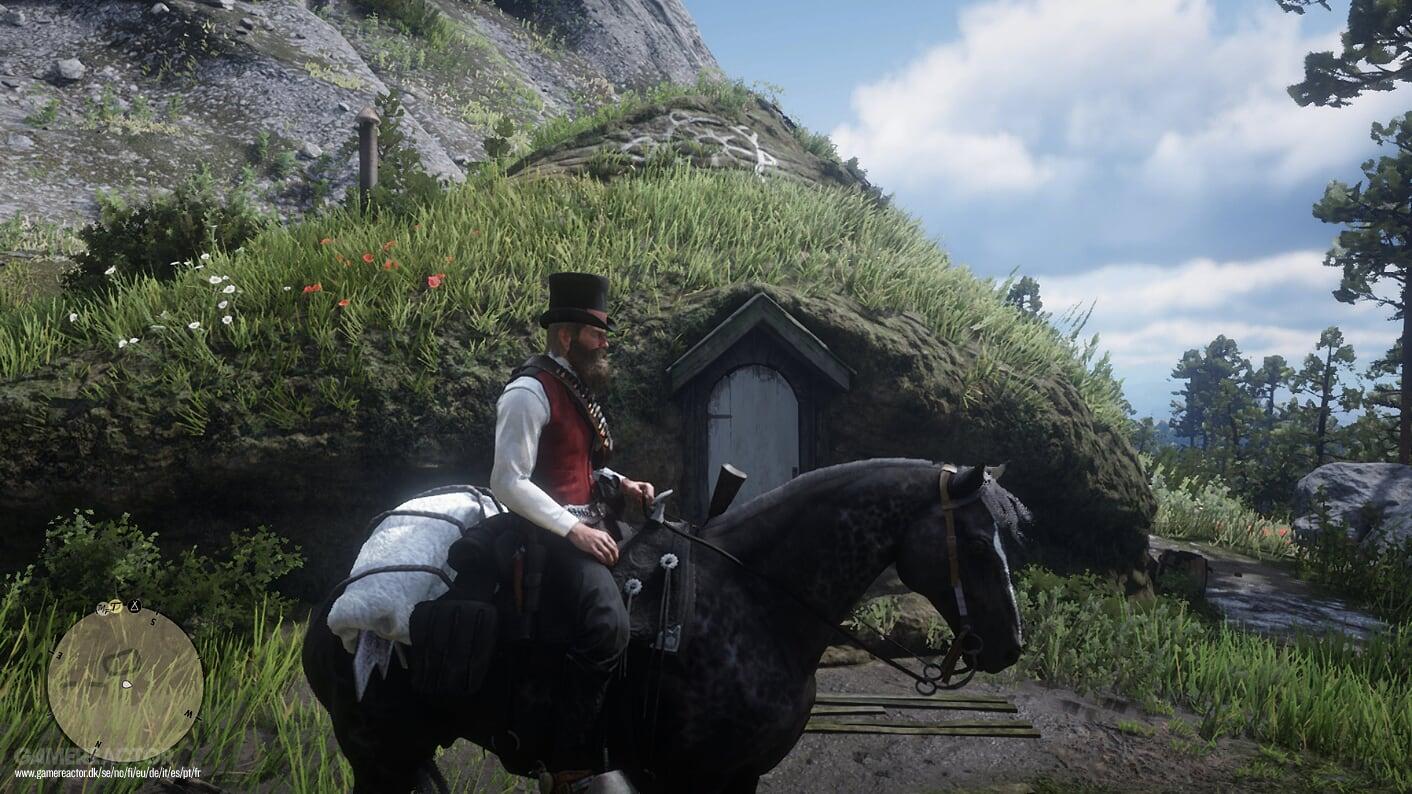
Task: Click Arthur's black top hat
Action: [577, 303]
